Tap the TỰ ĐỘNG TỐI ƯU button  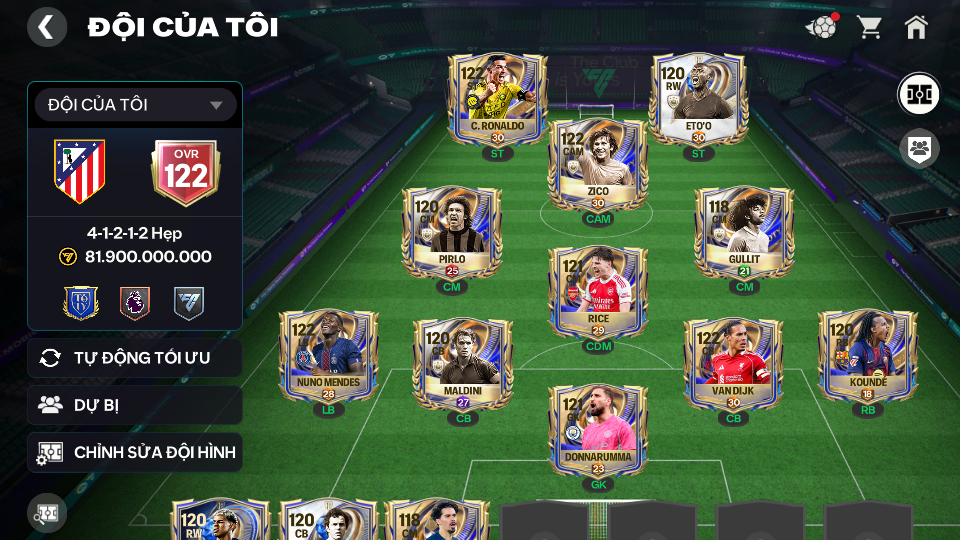click(135, 358)
